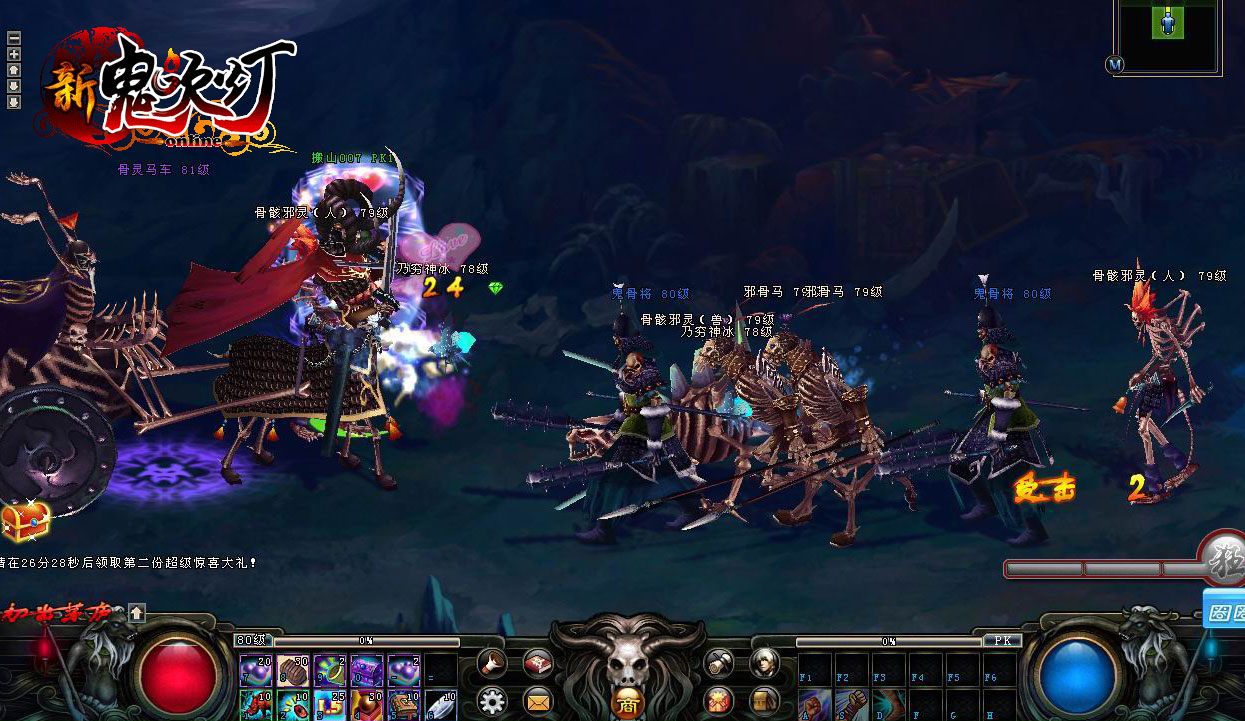The image size is (1245, 721).
Task: Click the minus button in the chat controls
Action: (x=14, y=39)
